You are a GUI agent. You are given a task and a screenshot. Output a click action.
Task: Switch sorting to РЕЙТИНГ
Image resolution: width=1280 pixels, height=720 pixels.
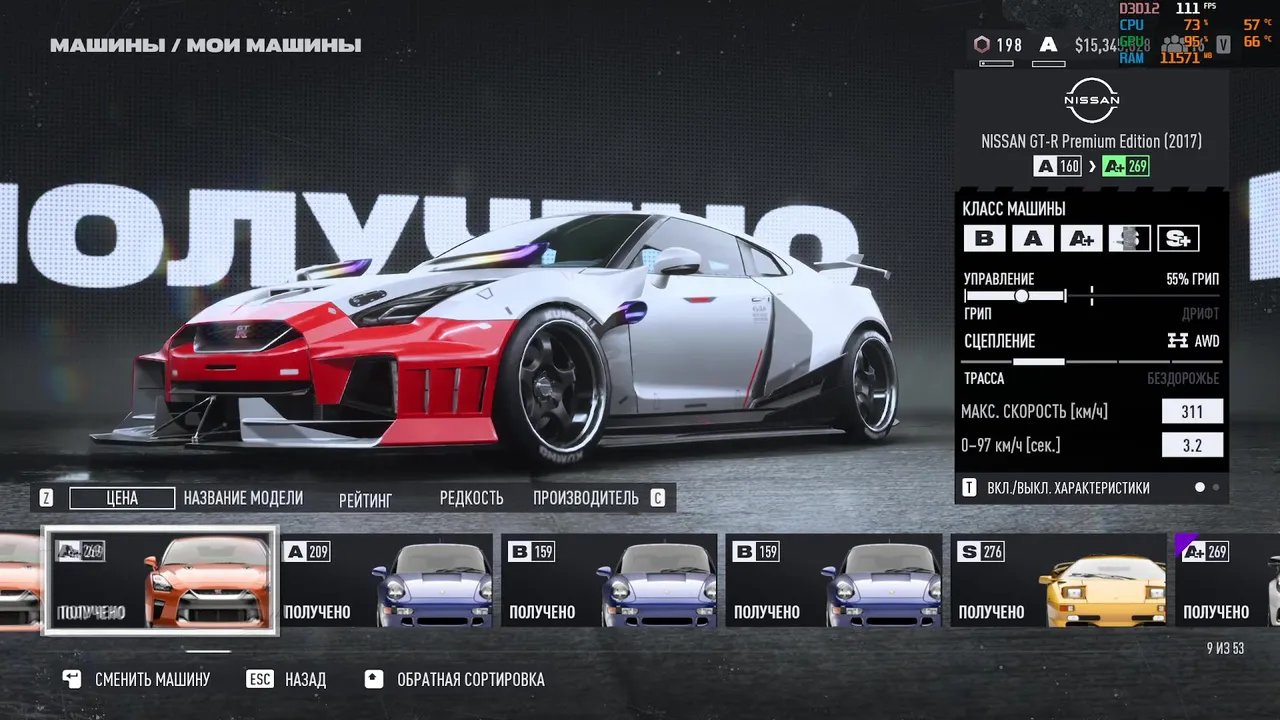point(365,499)
